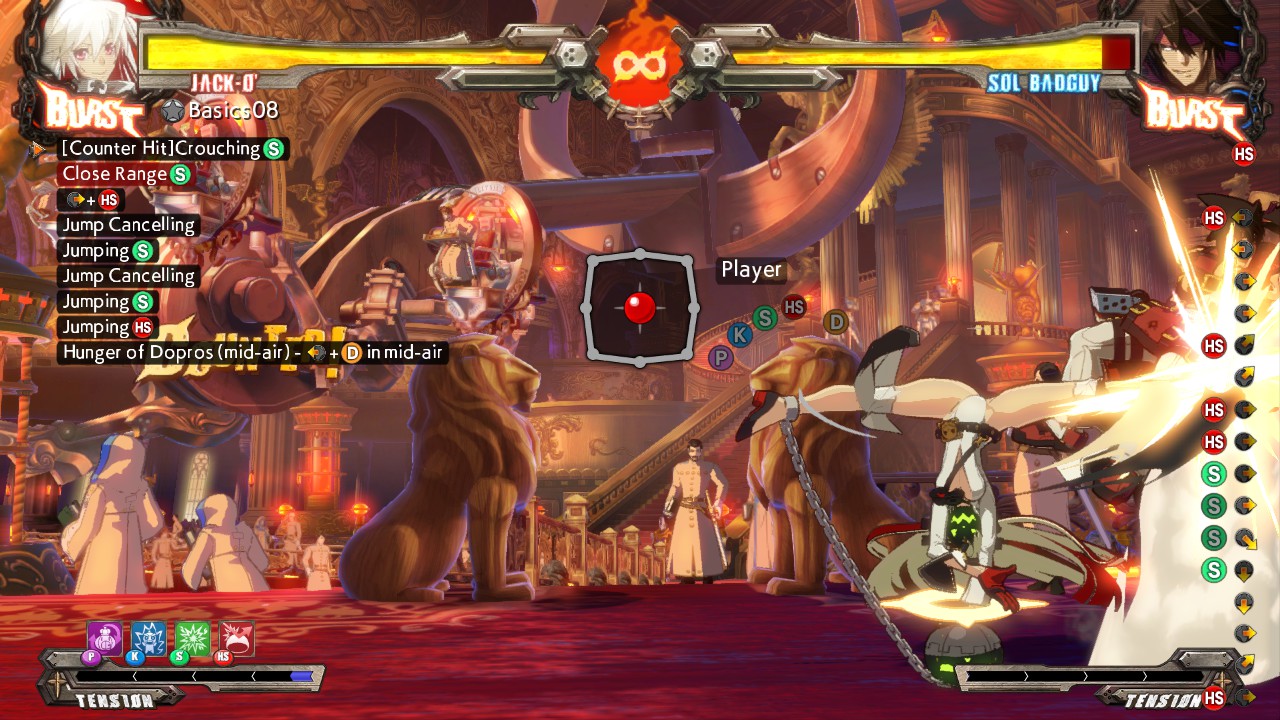The image size is (1280, 720).
Task: Activate the purple P house skill icon
Action: (x=105, y=638)
